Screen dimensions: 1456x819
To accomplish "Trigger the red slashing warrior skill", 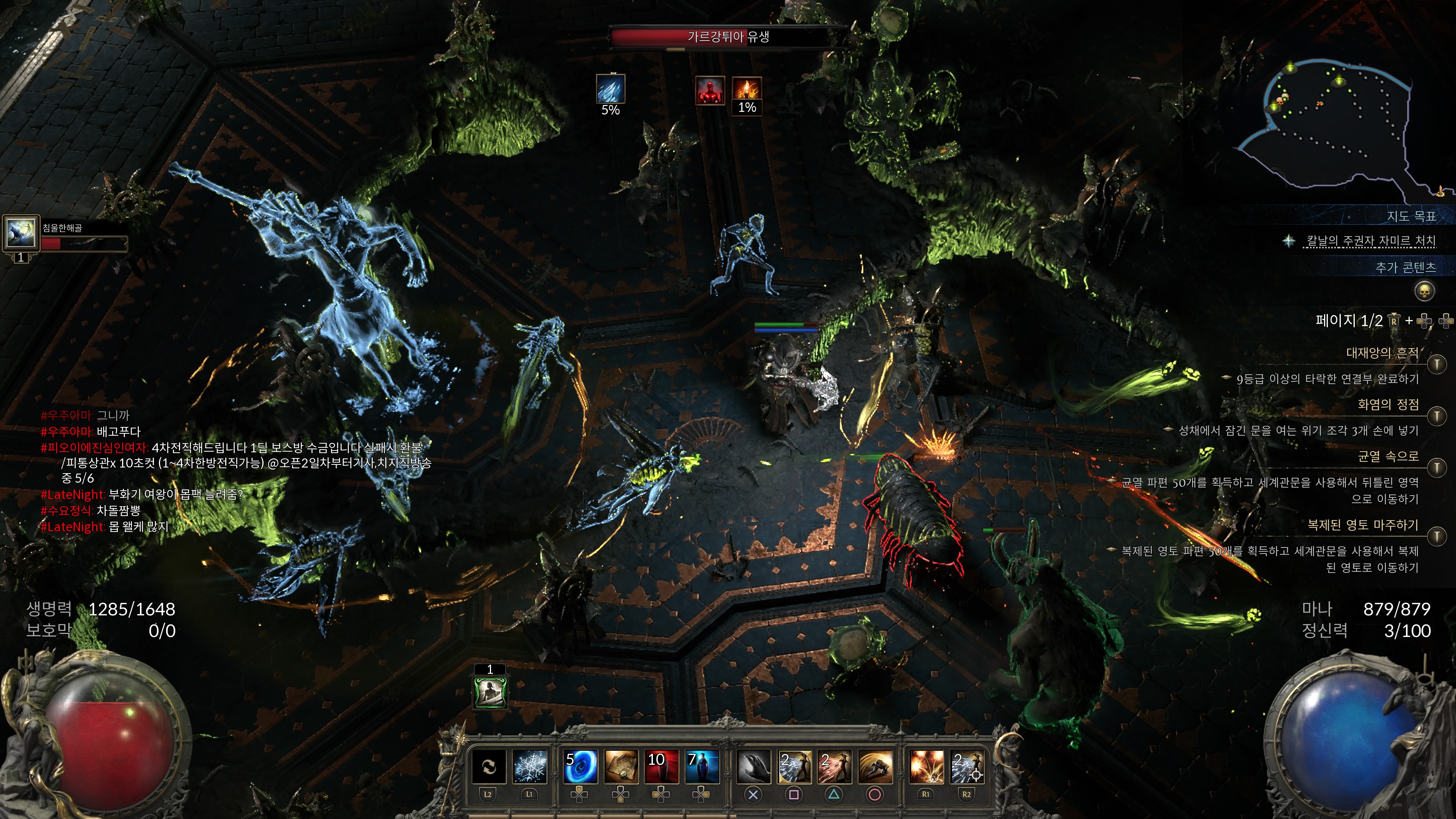I will point(834,767).
